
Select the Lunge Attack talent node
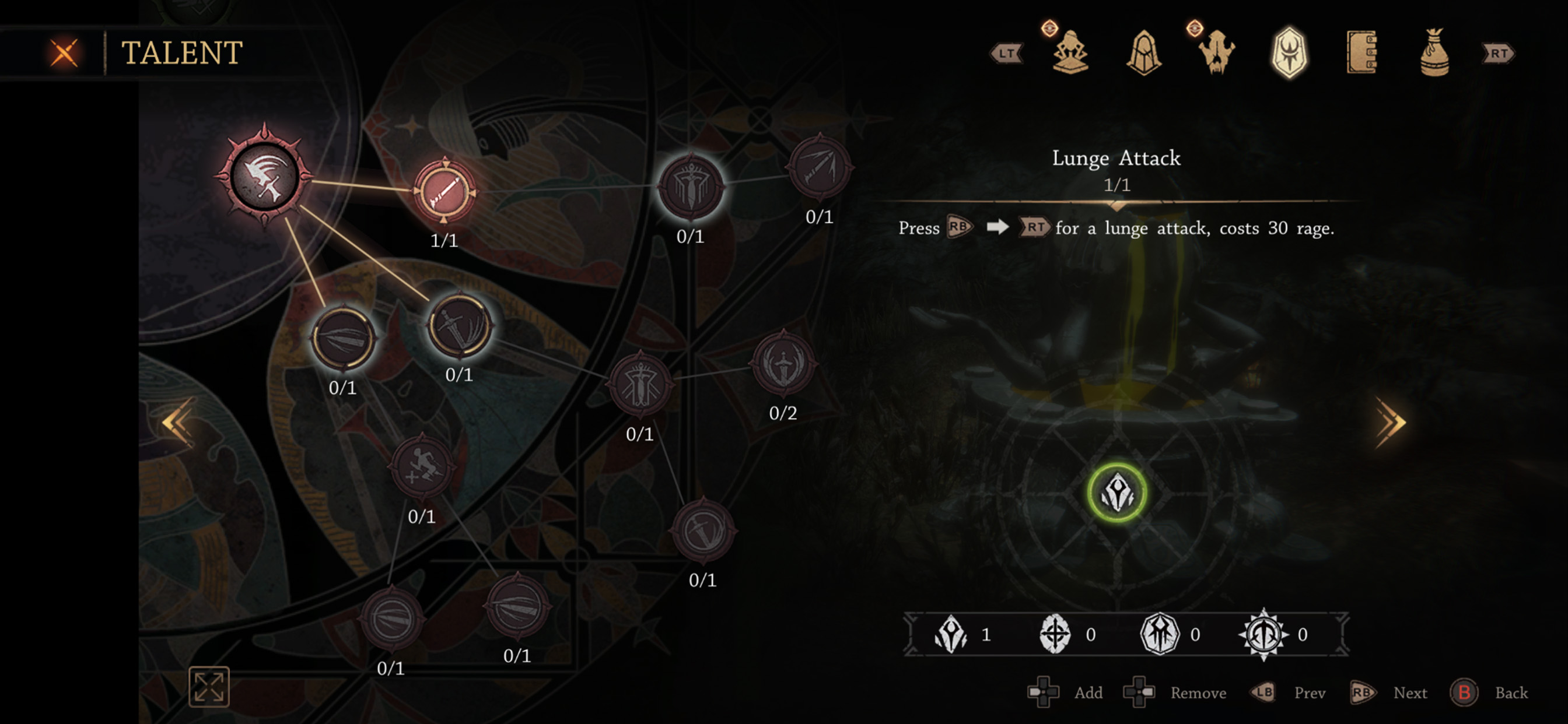(x=444, y=191)
